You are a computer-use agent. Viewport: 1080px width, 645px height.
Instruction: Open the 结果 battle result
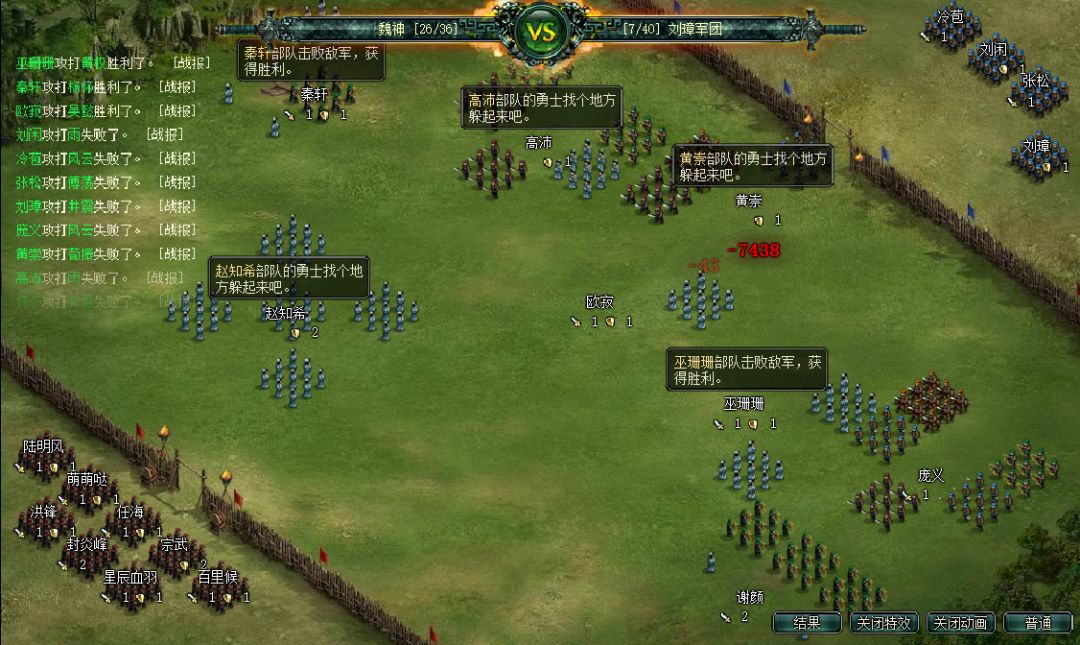807,623
